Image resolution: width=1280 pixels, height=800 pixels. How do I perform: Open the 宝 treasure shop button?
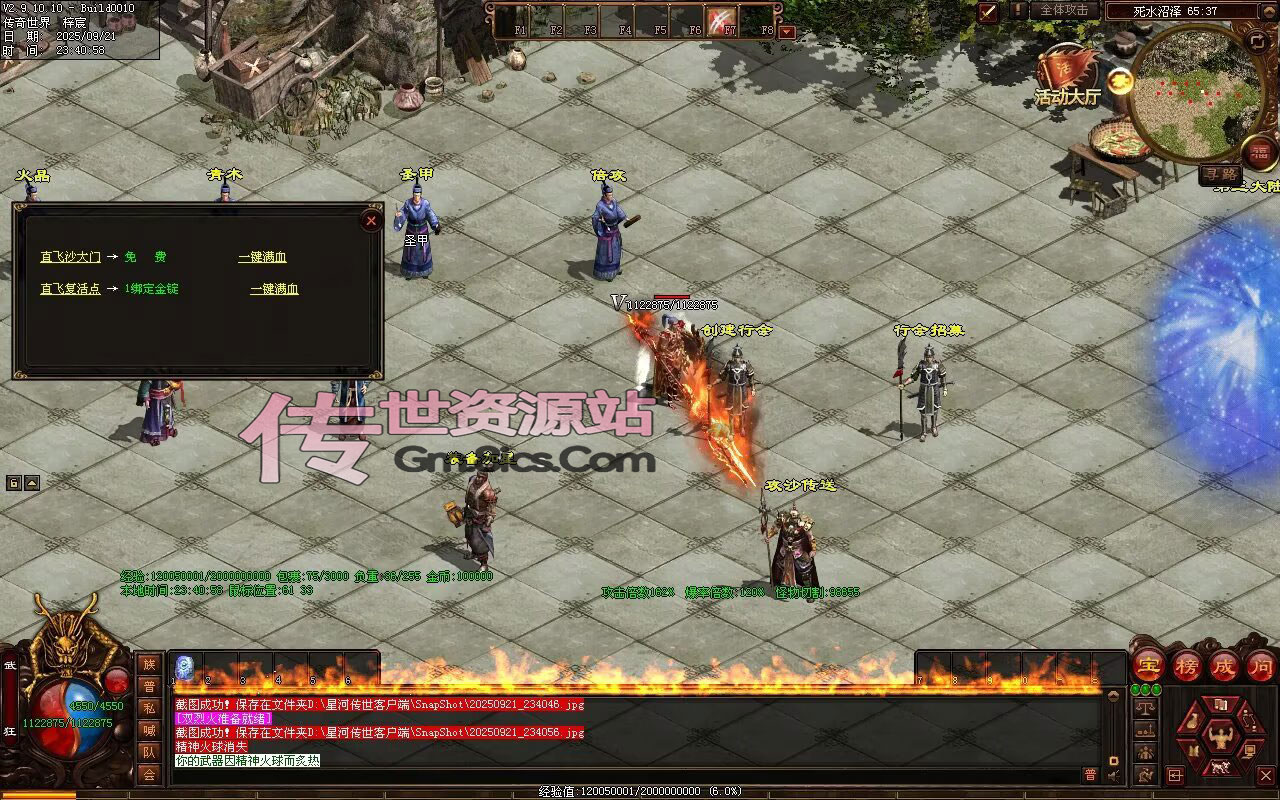pyautogui.click(x=1149, y=665)
